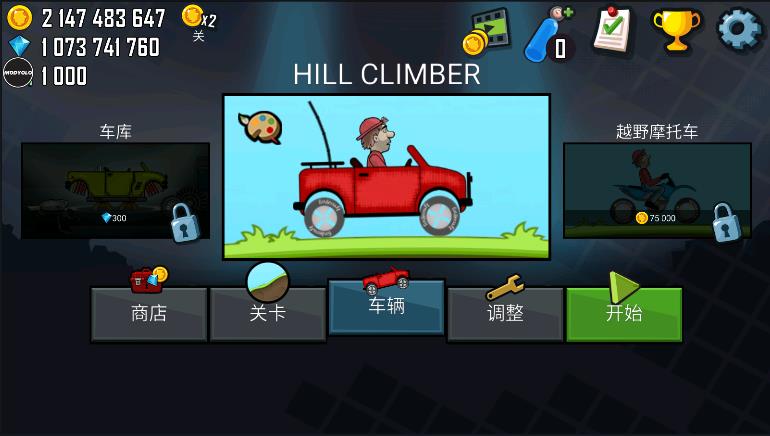Image resolution: width=770 pixels, height=436 pixels.
Task: Choose the locked 越野摩托车 motocross bike
Action: point(657,190)
